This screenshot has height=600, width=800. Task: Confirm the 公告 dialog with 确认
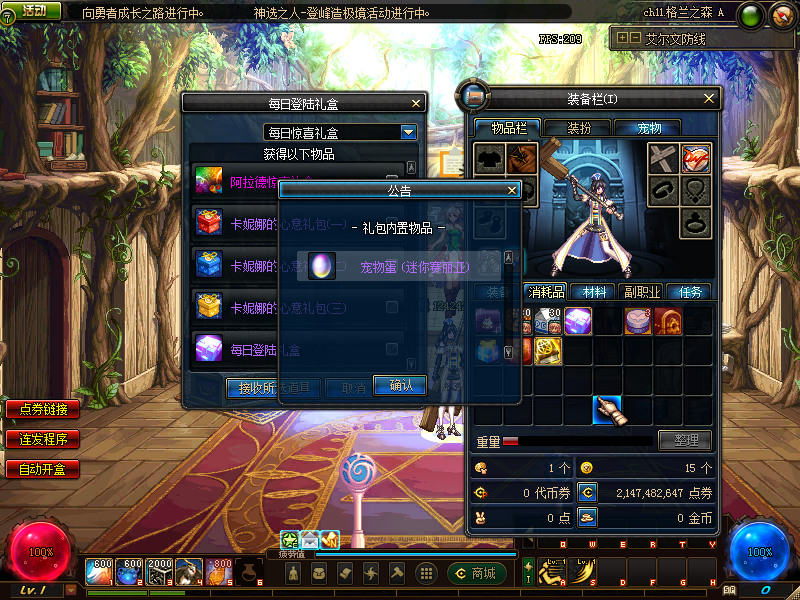click(400, 386)
